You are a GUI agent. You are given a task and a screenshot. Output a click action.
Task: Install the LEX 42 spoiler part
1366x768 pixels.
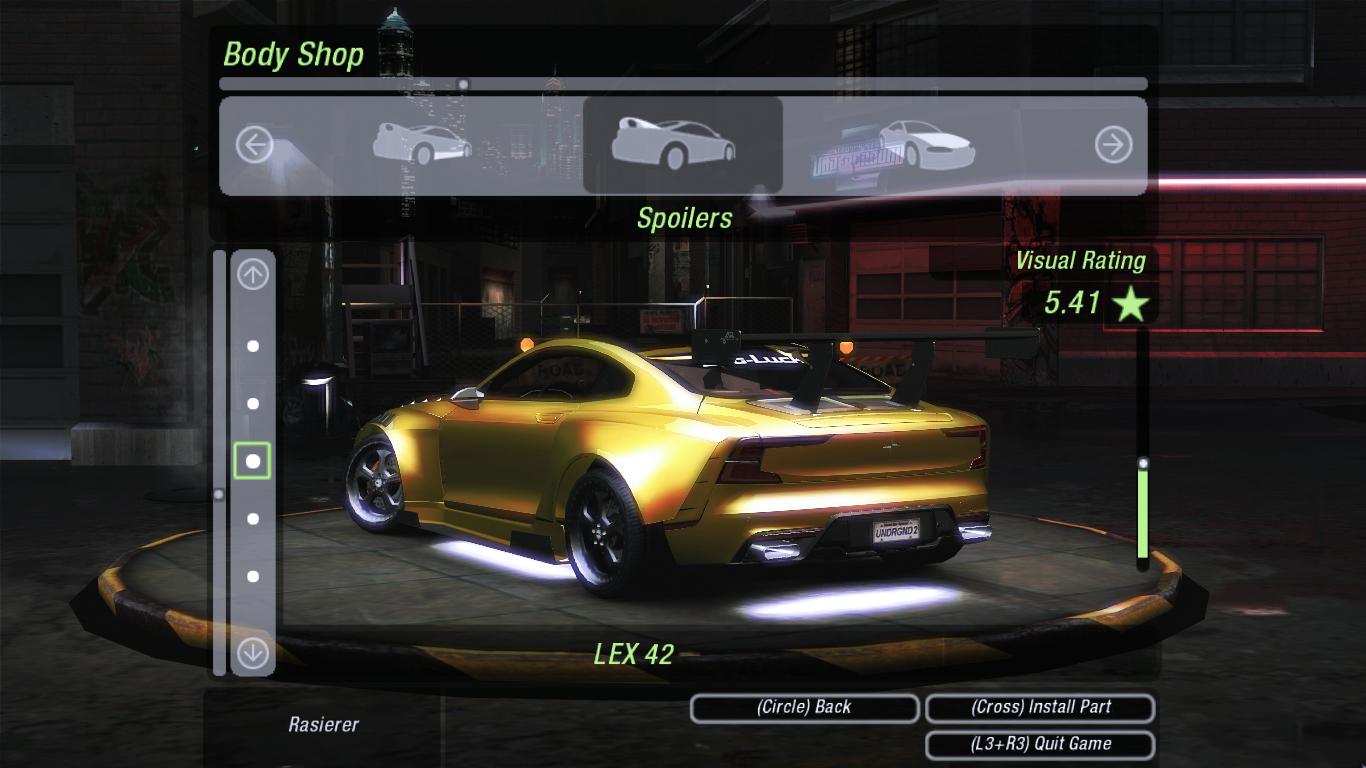point(1040,707)
